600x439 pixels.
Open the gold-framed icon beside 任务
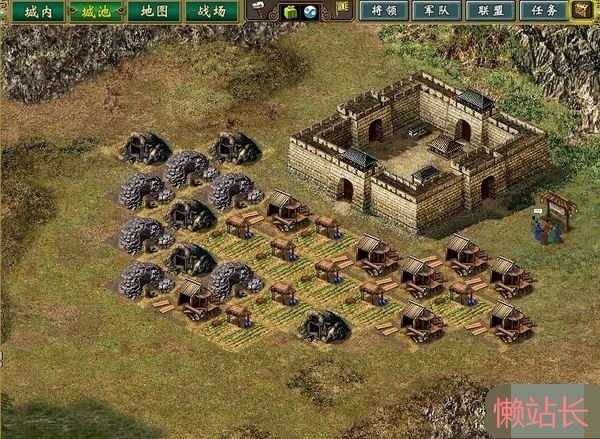click(581, 11)
